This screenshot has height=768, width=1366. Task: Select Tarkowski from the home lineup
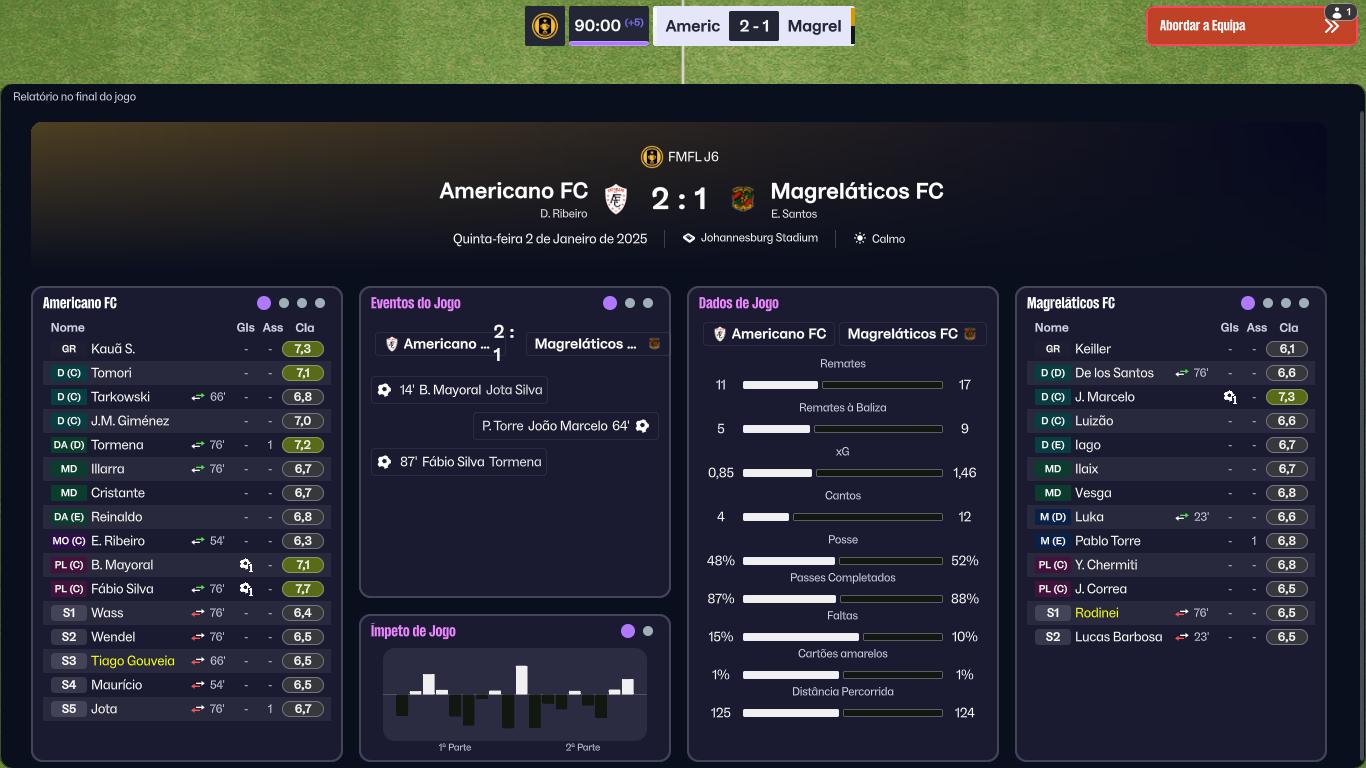pyautogui.click(x=120, y=397)
